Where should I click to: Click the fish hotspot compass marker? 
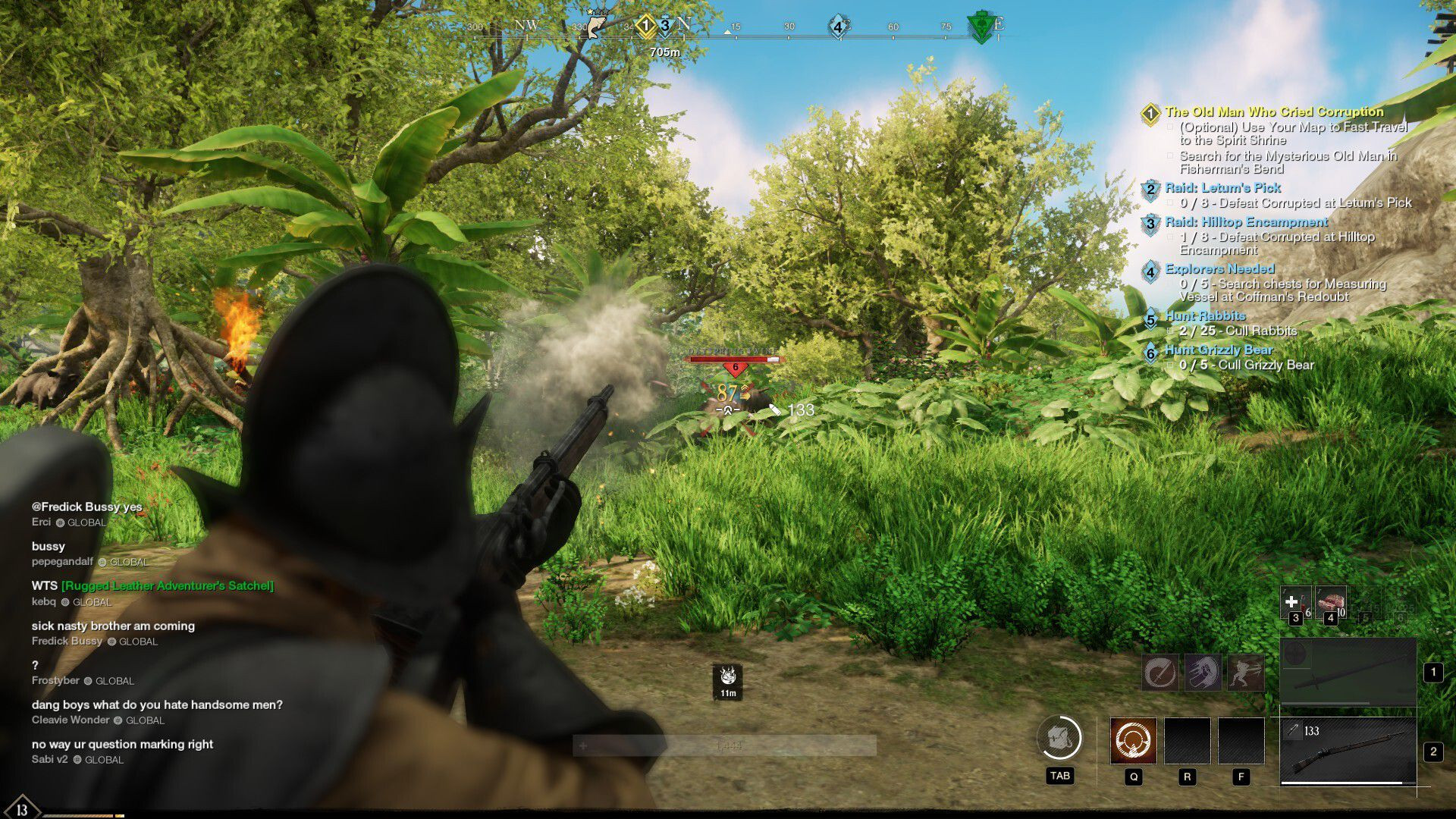[x=596, y=24]
